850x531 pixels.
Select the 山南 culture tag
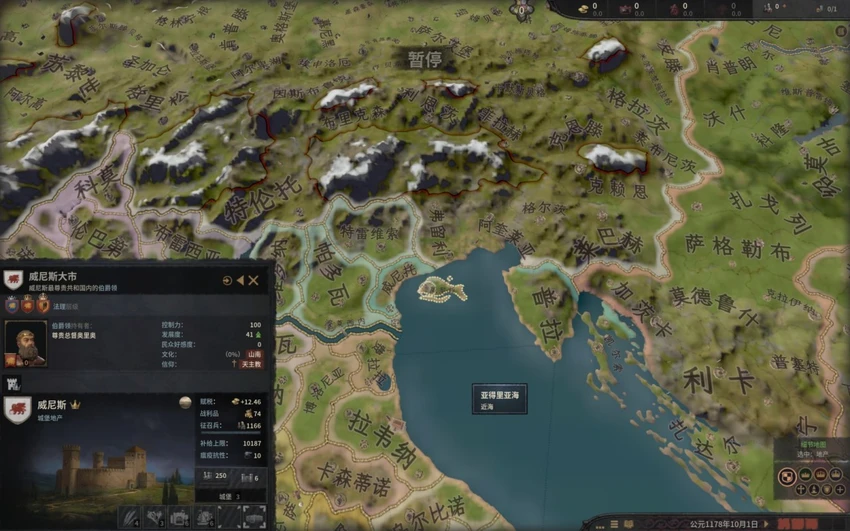(255, 354)
